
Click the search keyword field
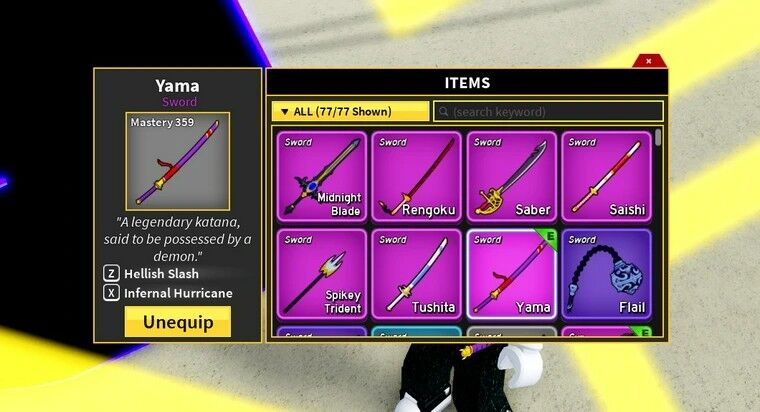coord(548,111)
